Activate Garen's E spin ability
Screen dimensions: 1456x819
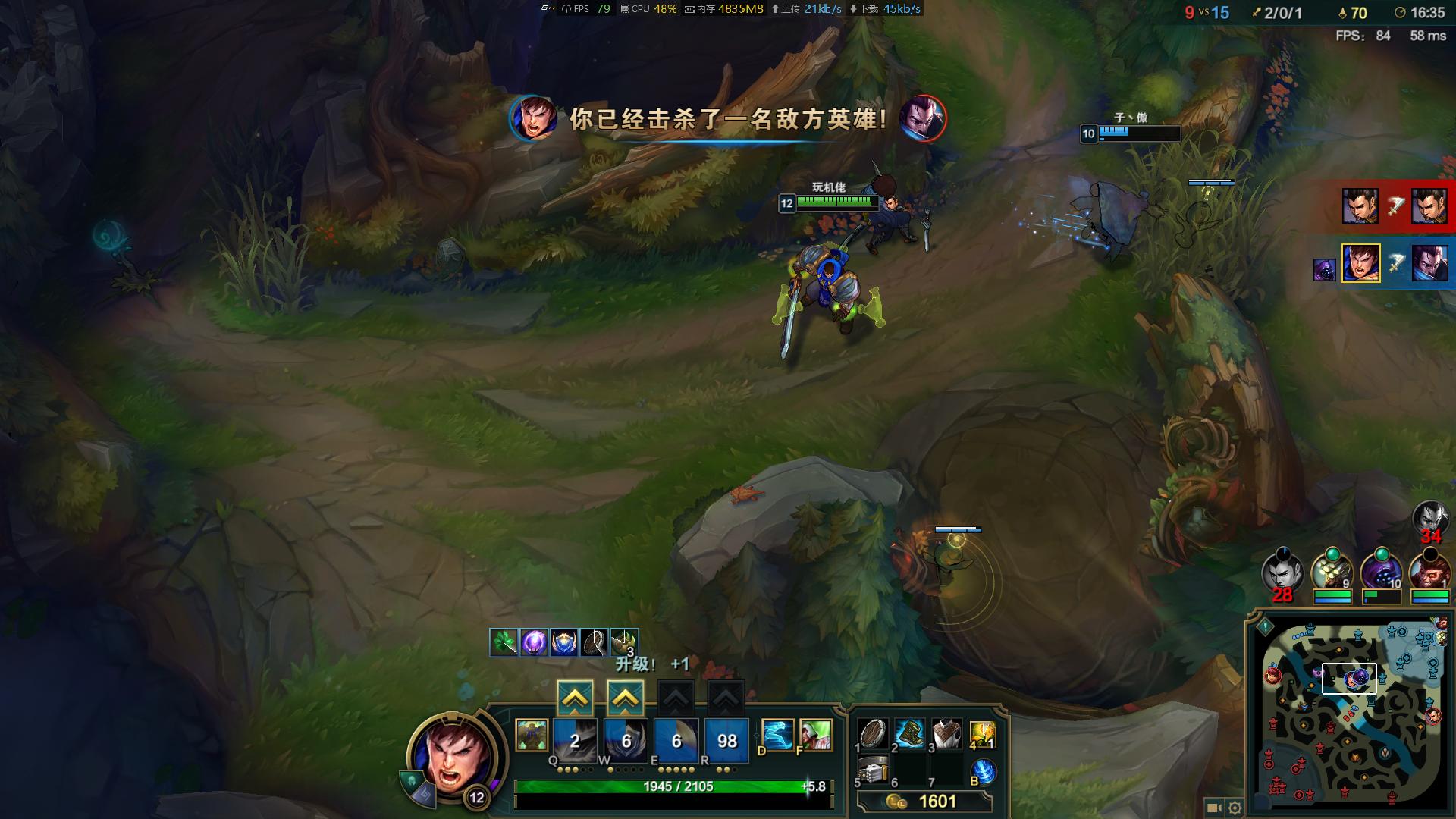(x=676, y=740)
